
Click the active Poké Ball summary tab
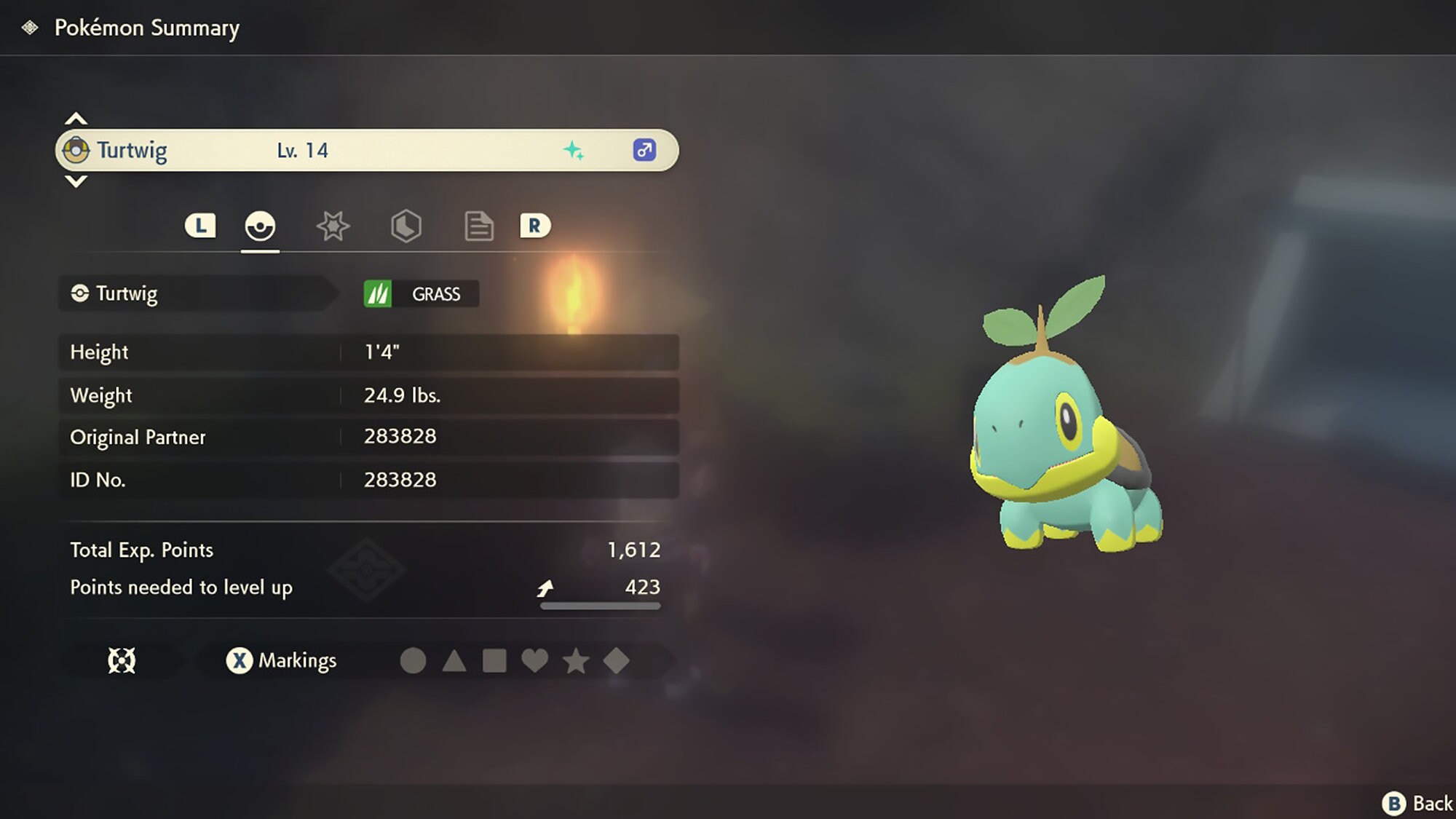(261, 226)
